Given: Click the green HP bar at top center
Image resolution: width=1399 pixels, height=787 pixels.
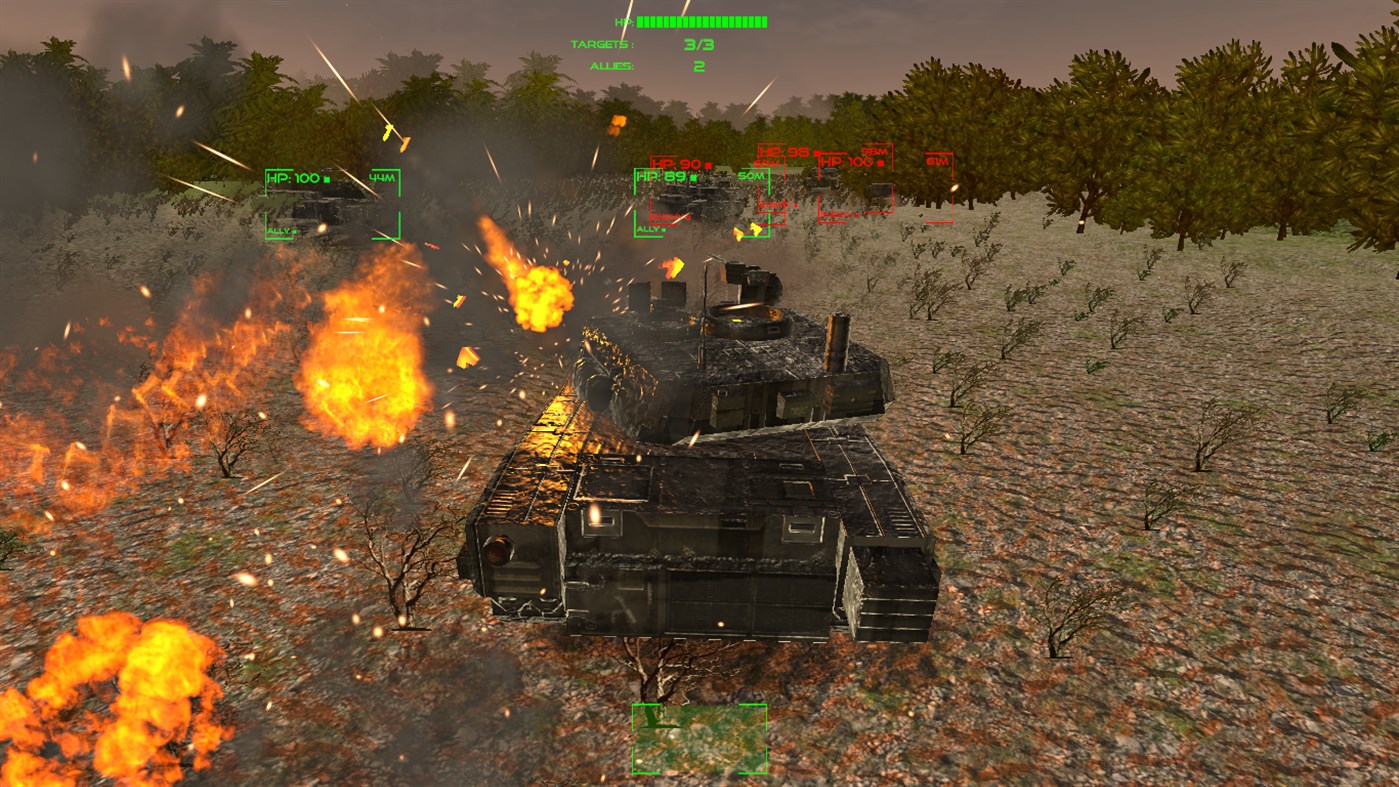Looking at the screenshot, I should pyautogui.click(x=700, y=19).
